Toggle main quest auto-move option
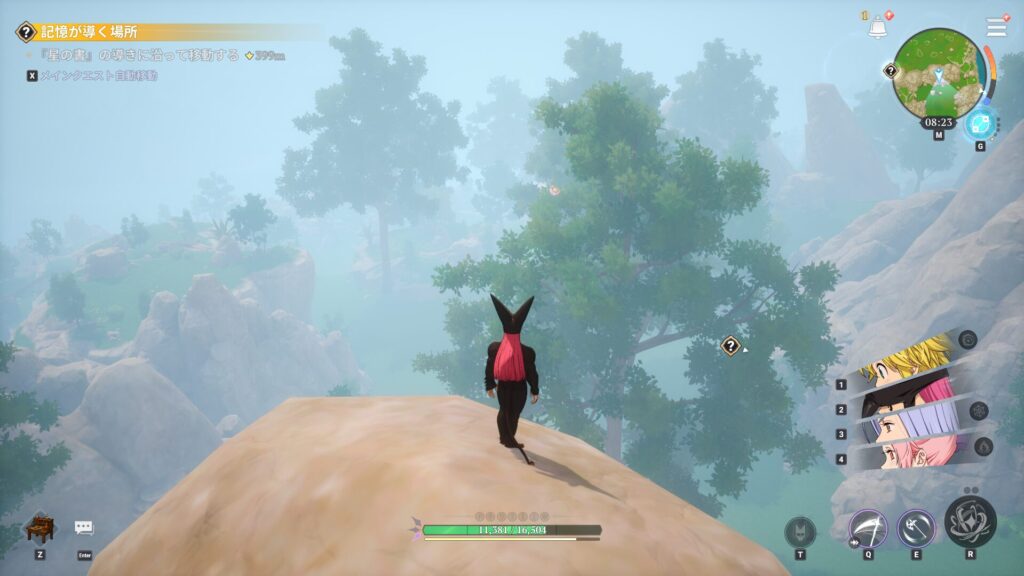The image size is (1024, 576). [92, 75]
